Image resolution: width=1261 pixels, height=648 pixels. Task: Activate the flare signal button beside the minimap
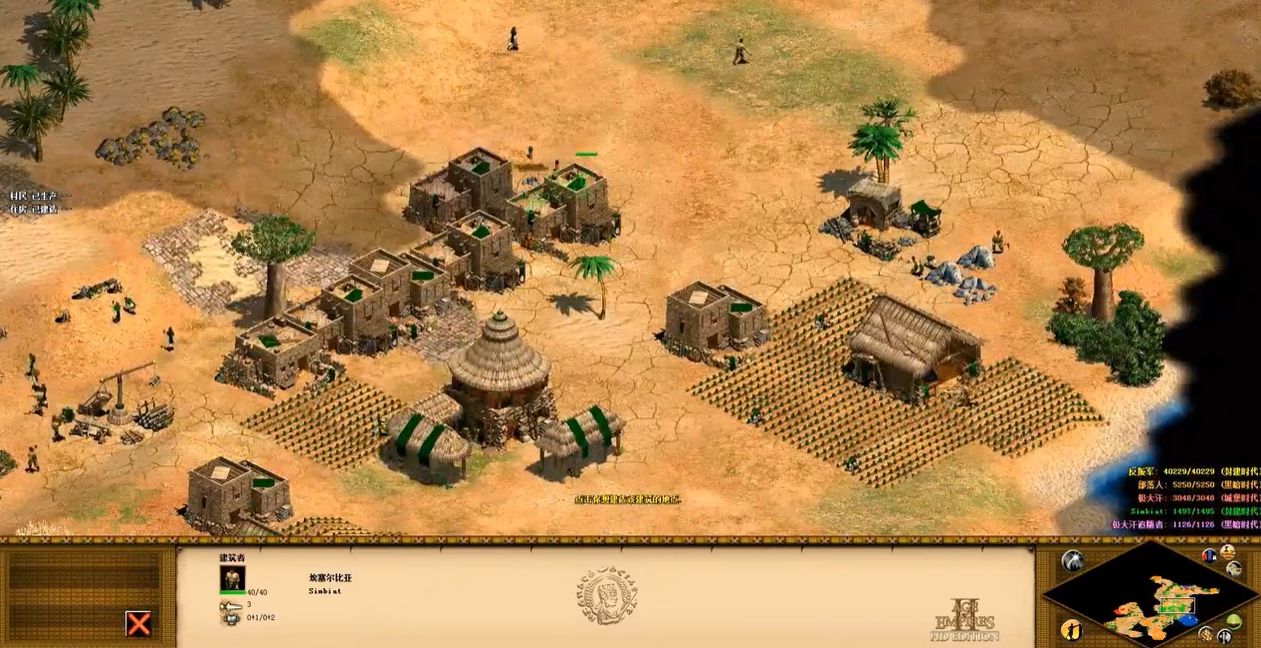(x=1072, y=561)
